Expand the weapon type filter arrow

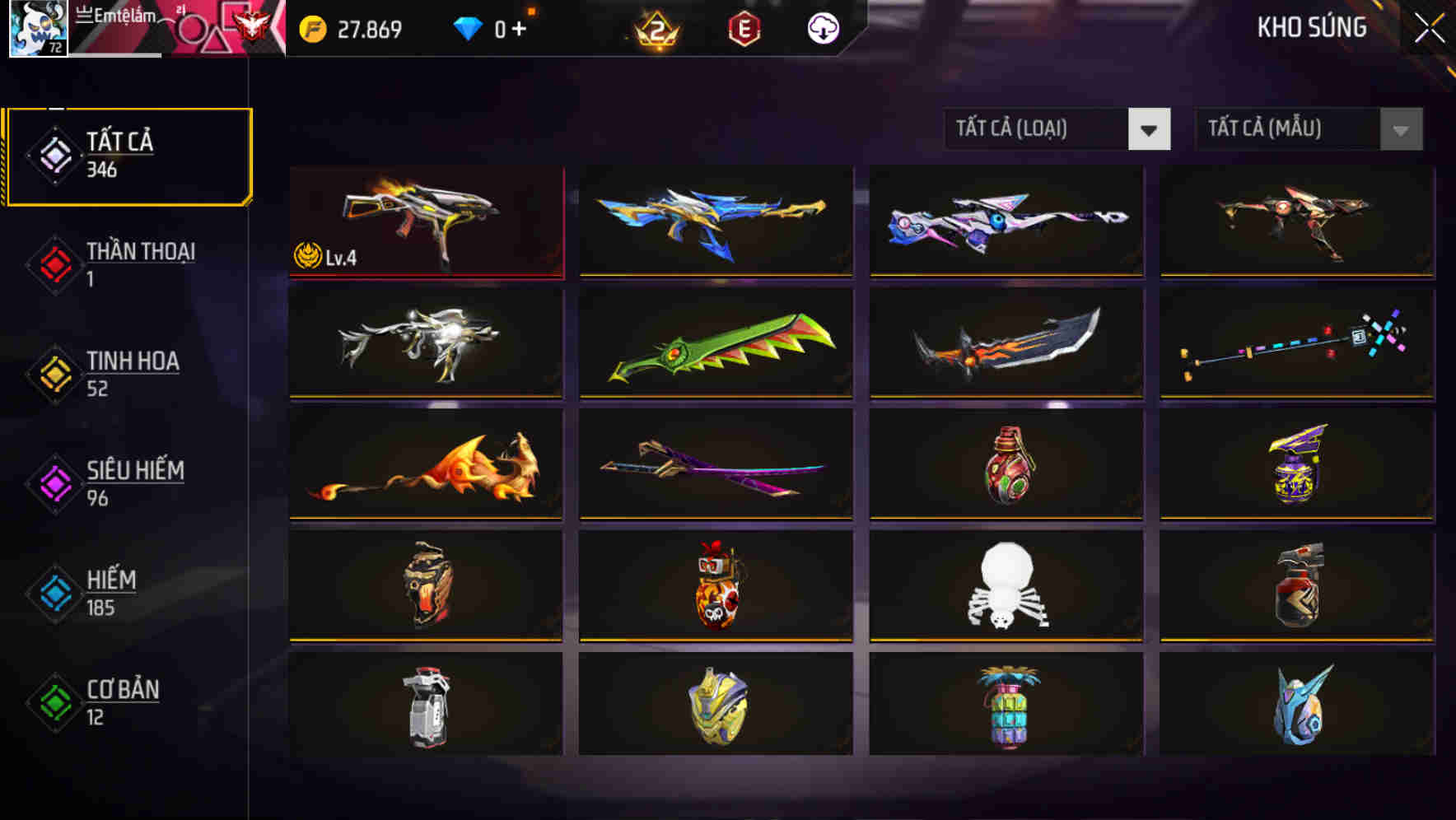[1150, 129]
